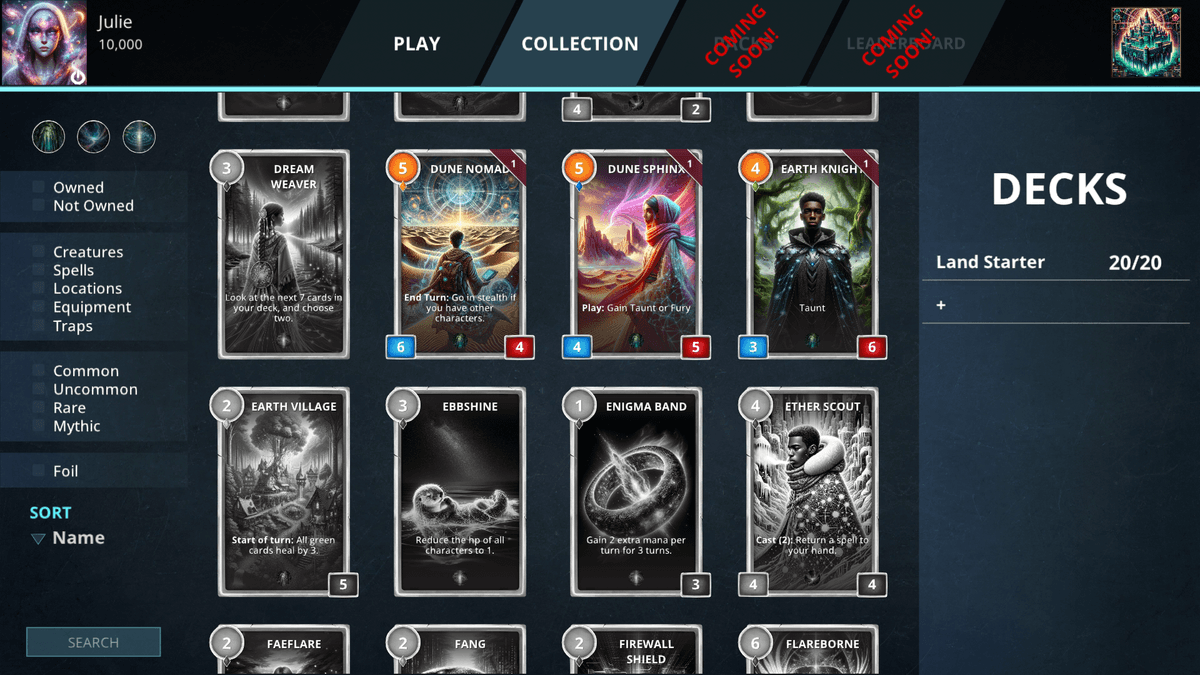Viewport: 1200px width, 675px height.
Task: Change the Name sort order
Action: (x=68, y=538)
